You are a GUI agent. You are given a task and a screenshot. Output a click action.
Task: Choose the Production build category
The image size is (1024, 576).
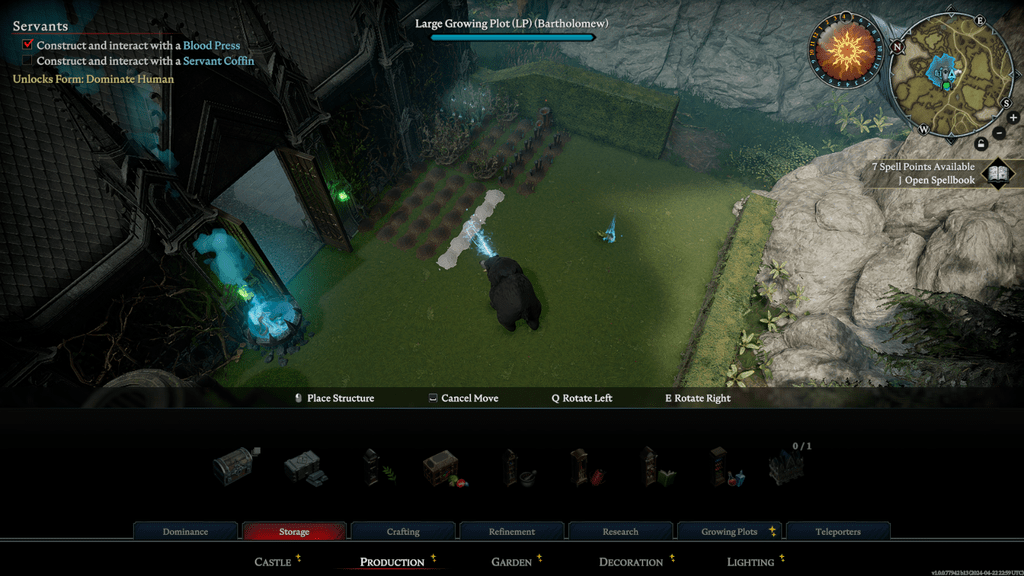click(x=392, y=562)
